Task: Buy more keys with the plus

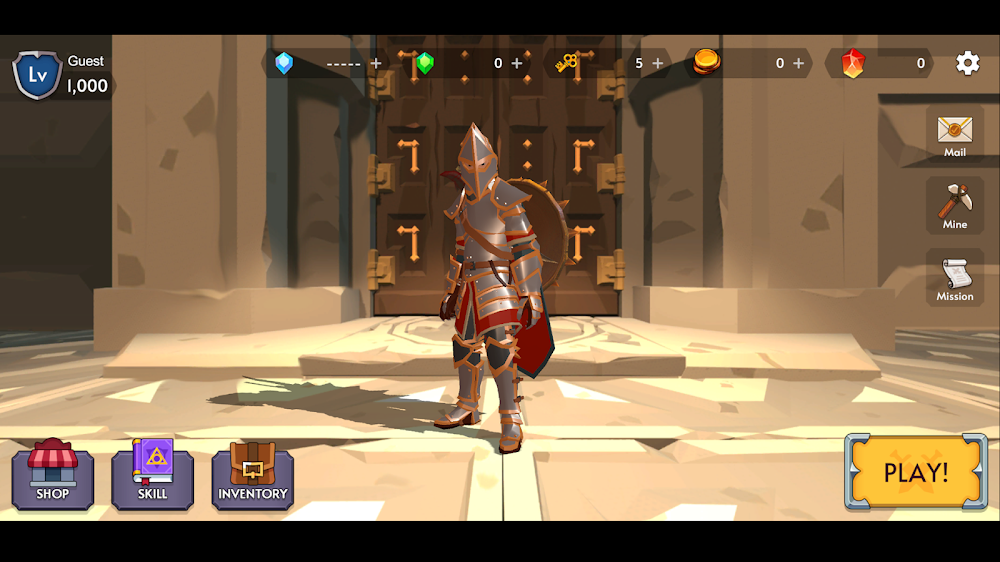Action: click(657, 63)
